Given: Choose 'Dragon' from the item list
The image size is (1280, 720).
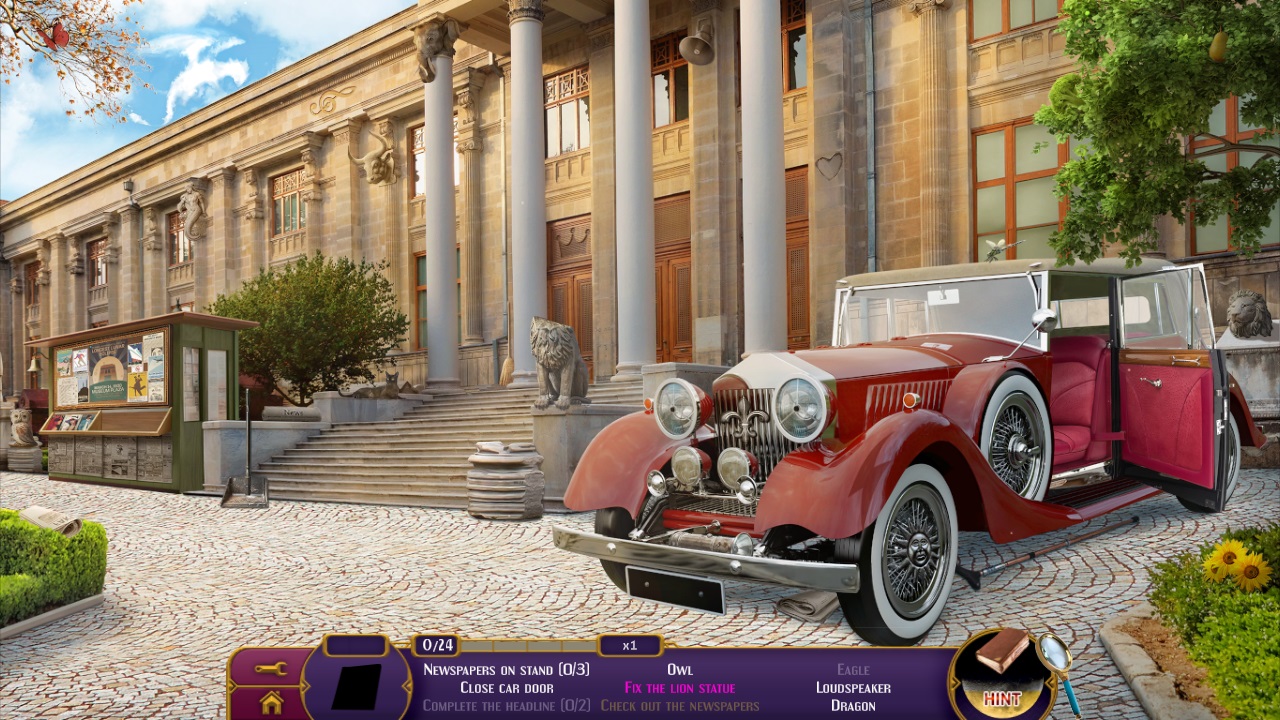Looking at the screenshot, I should click(853, 705).
